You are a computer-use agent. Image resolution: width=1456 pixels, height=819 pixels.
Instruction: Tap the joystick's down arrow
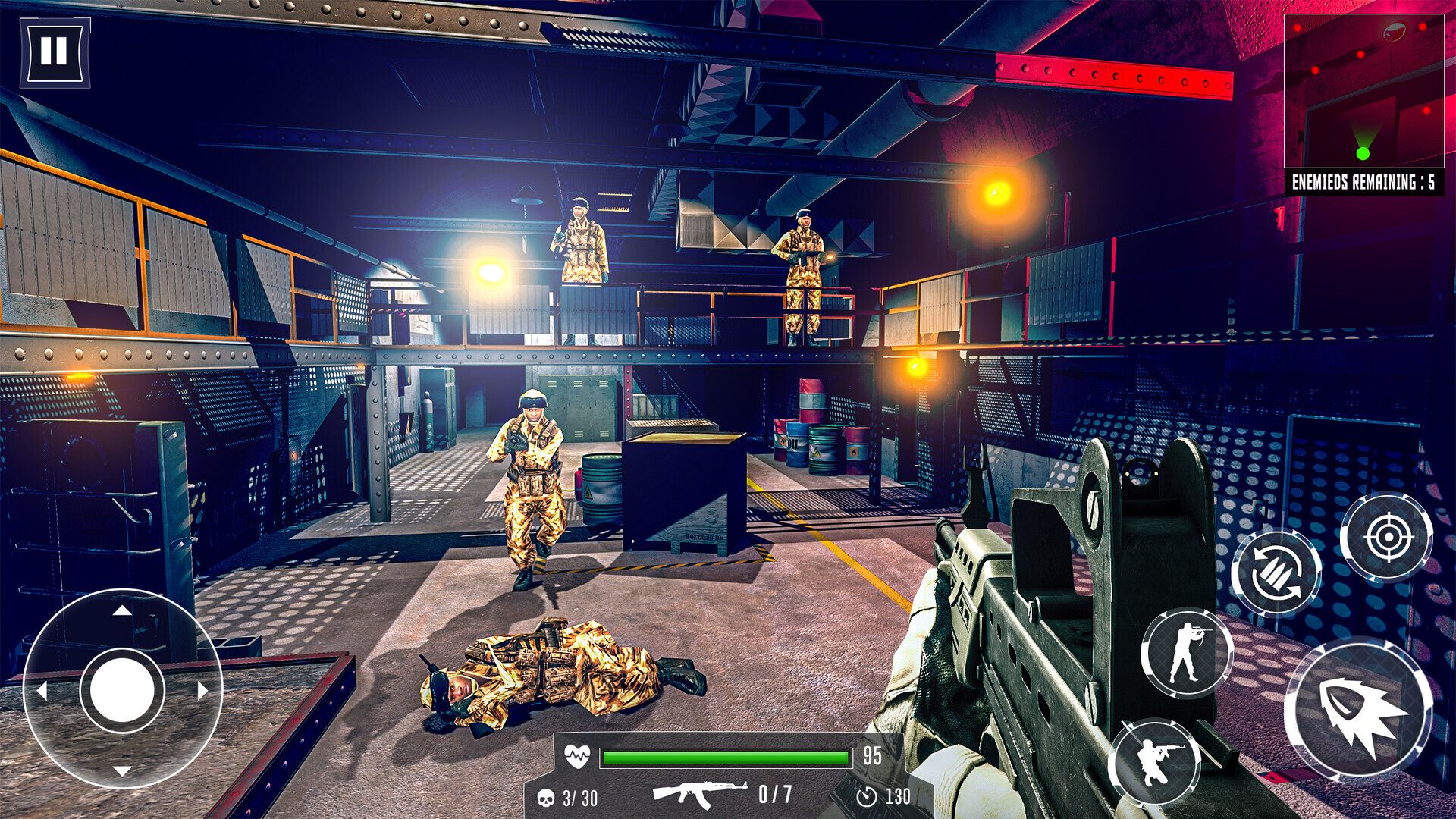click(x=122, y=770)
